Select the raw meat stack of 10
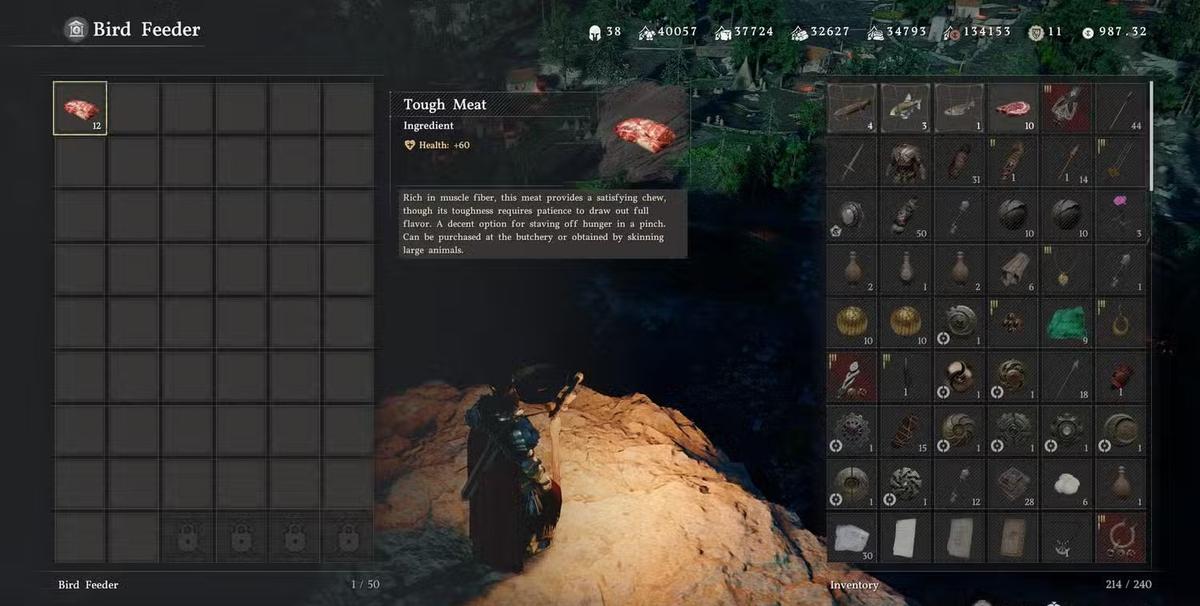Image resolution: width=1200 pixels, height=606 pixels. click(x=1013, y=108)
